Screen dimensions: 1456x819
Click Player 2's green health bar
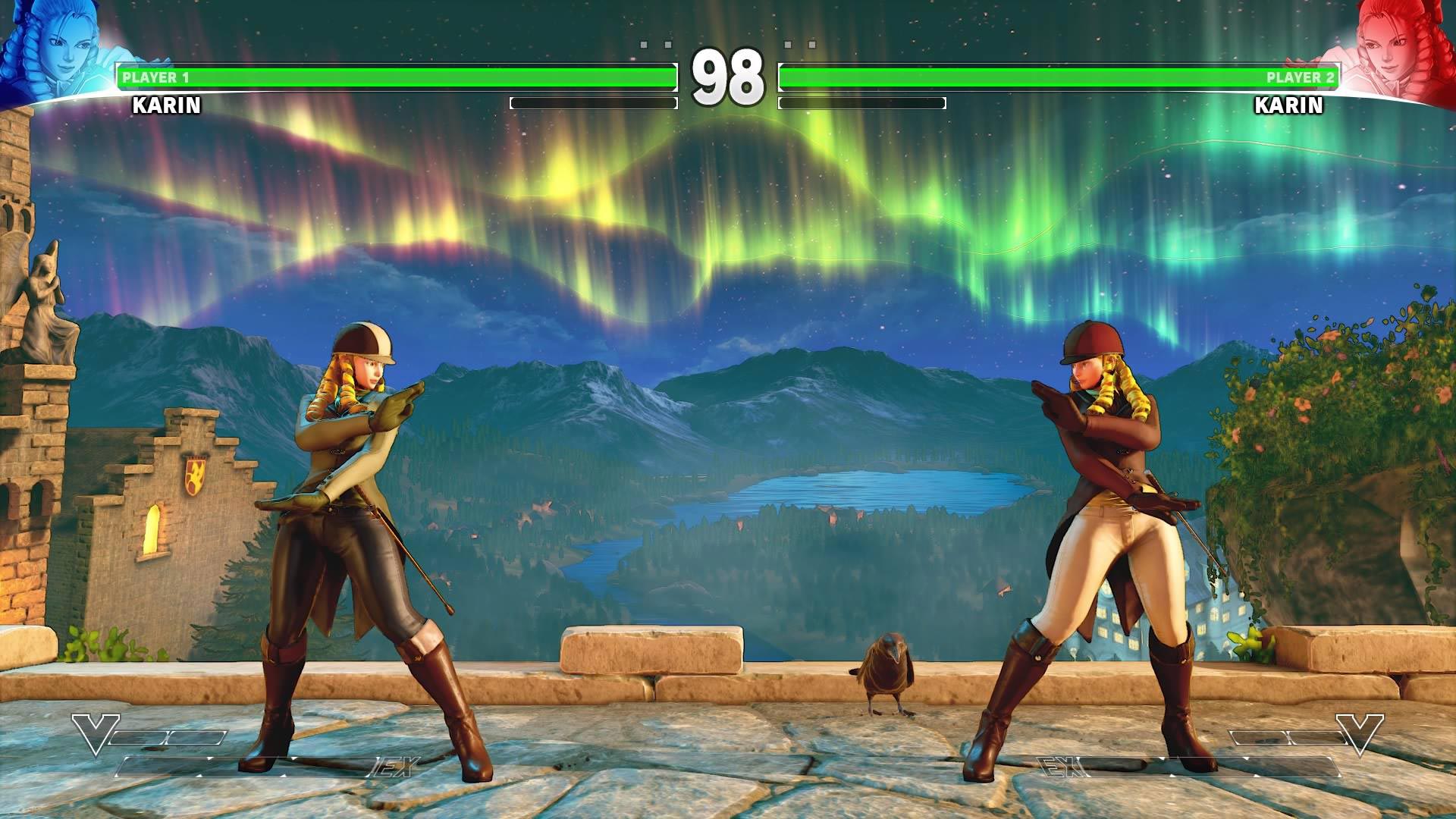(1062, 75)
